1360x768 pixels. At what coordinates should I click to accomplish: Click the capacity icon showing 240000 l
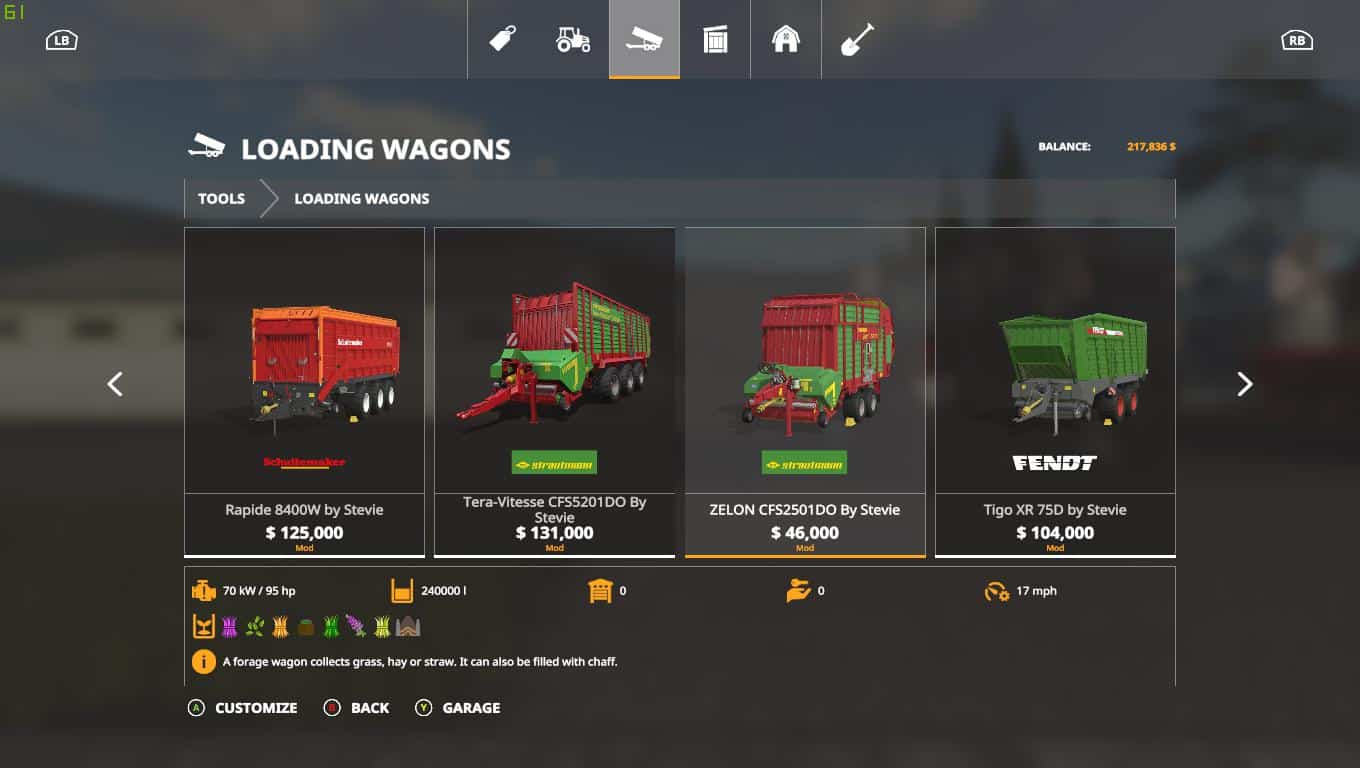[402, 590]
